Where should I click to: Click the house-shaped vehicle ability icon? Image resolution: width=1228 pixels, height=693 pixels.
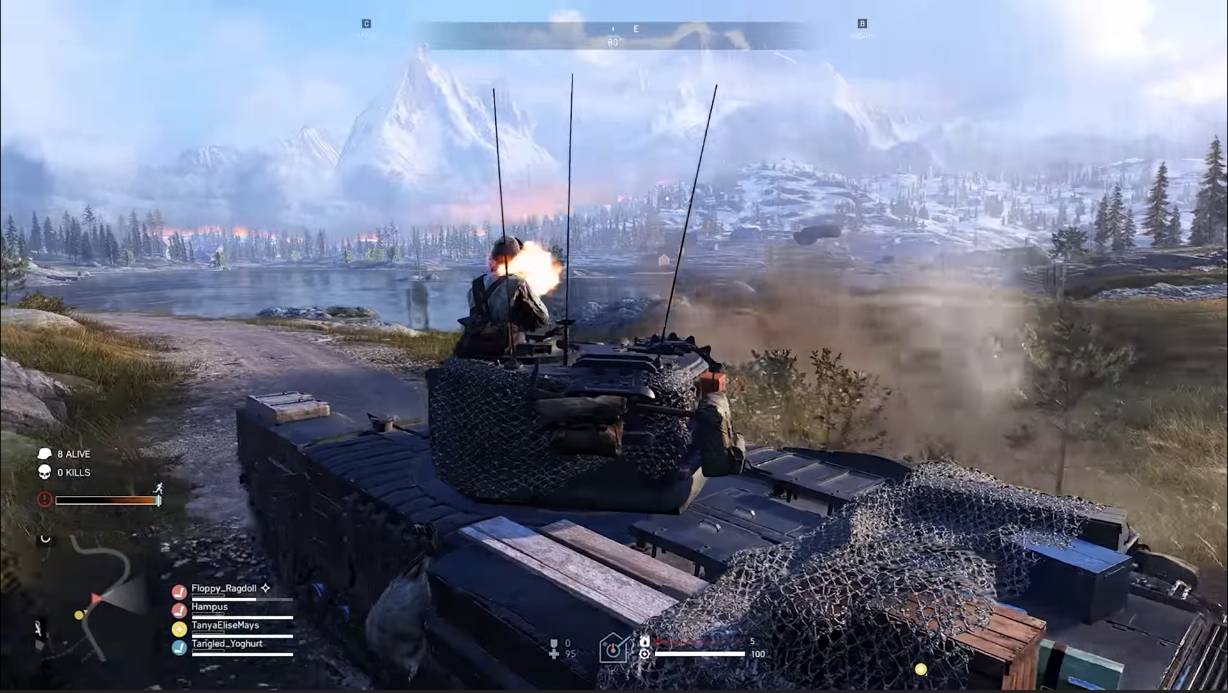pos(615,648)
